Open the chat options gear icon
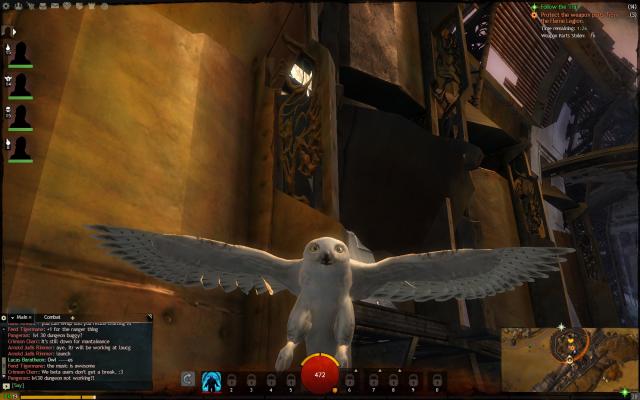 [4, 317]
